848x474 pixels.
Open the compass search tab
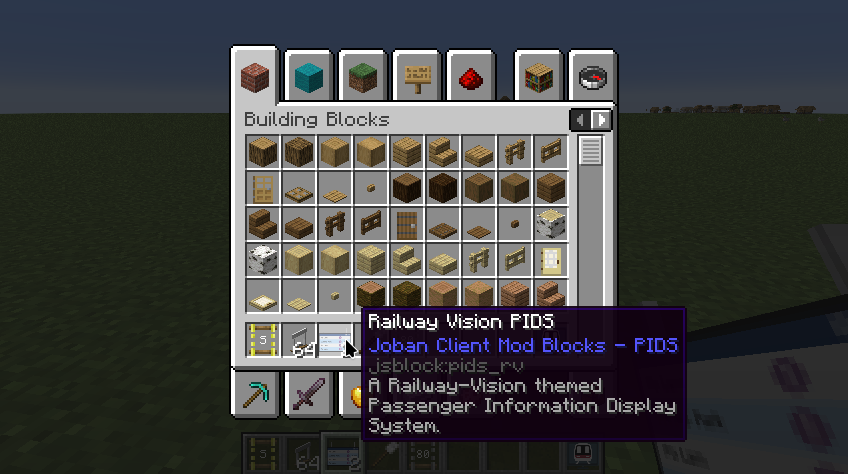click(x=592, y=75)
